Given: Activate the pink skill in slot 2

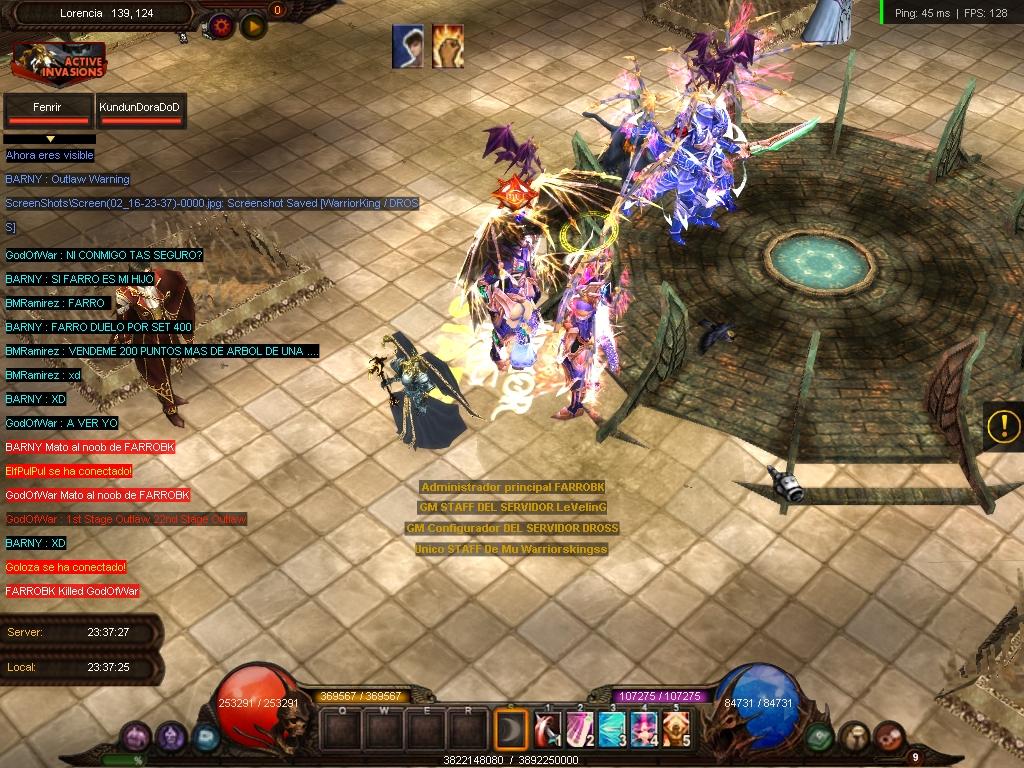Looking at the screenshot, I should tap(580, 729).
